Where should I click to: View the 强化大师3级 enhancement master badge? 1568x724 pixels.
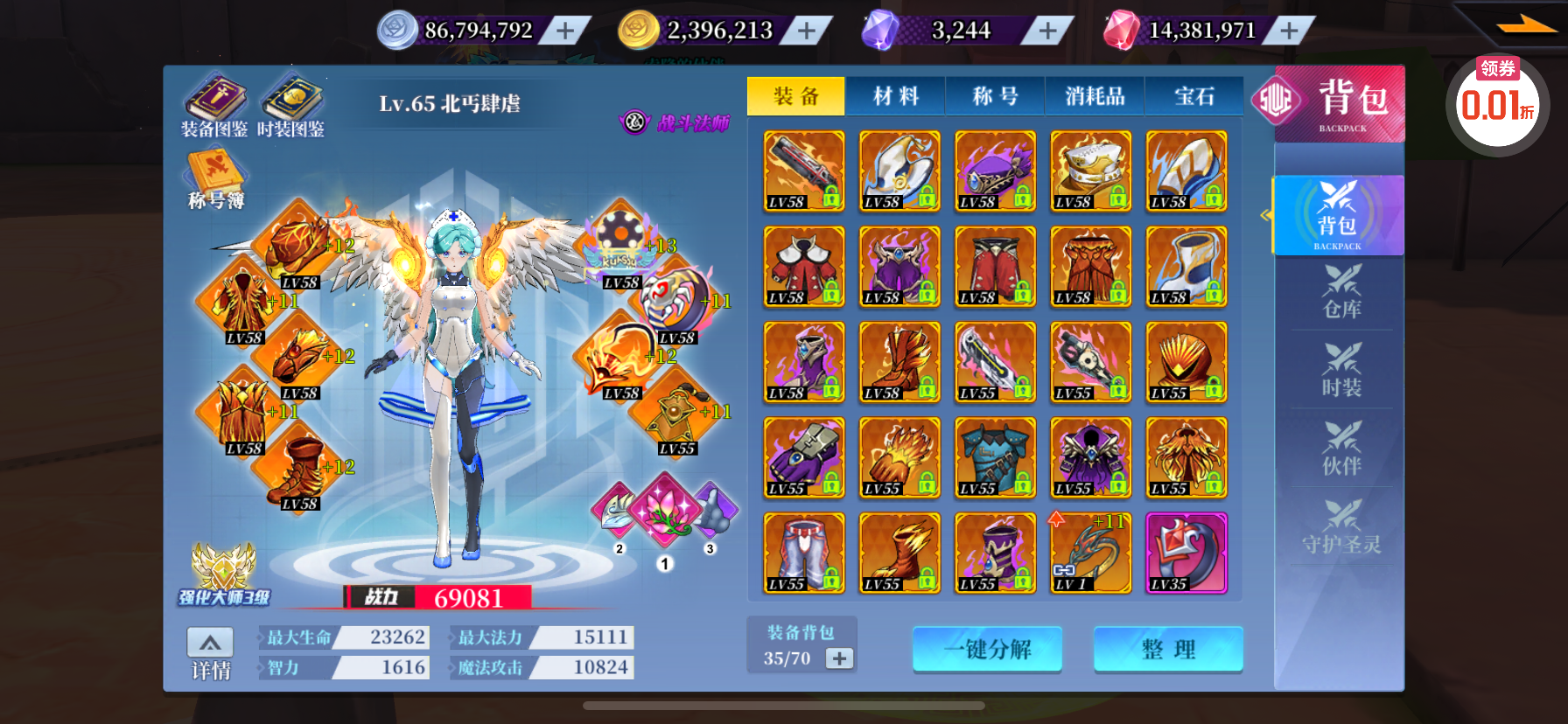[224, 574]
